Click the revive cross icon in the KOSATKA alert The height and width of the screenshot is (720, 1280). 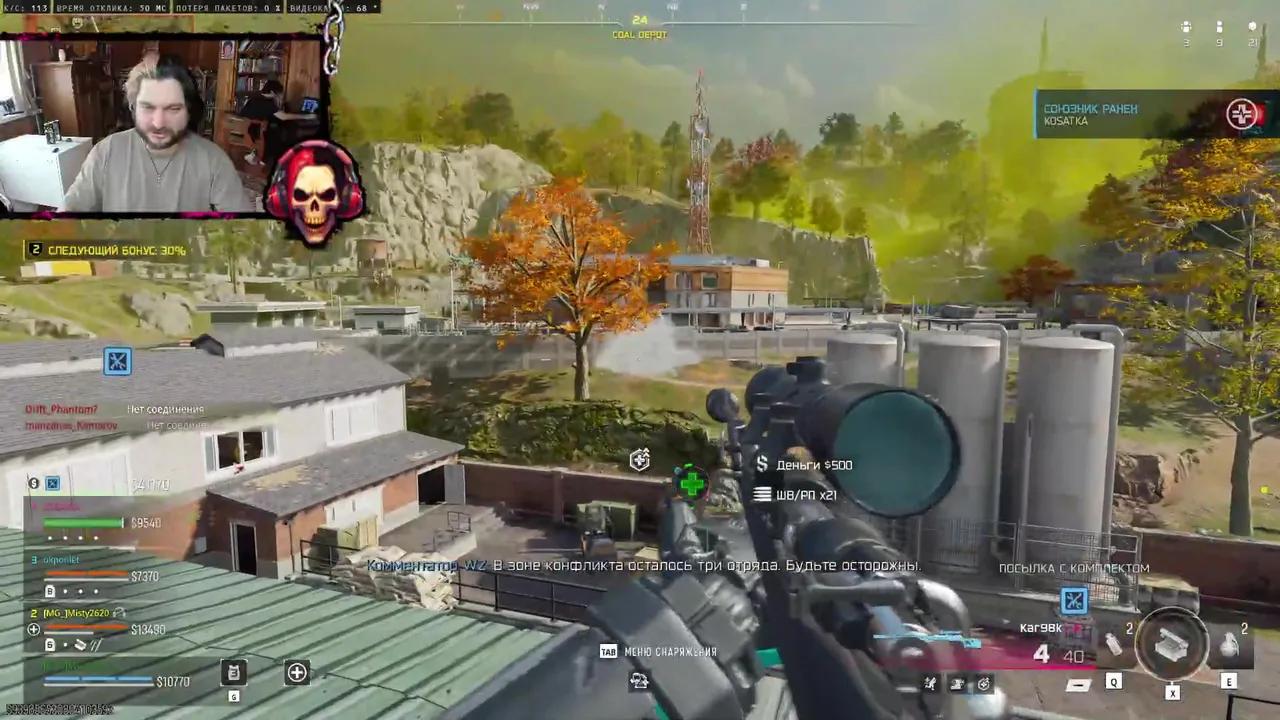point(1243,114)
